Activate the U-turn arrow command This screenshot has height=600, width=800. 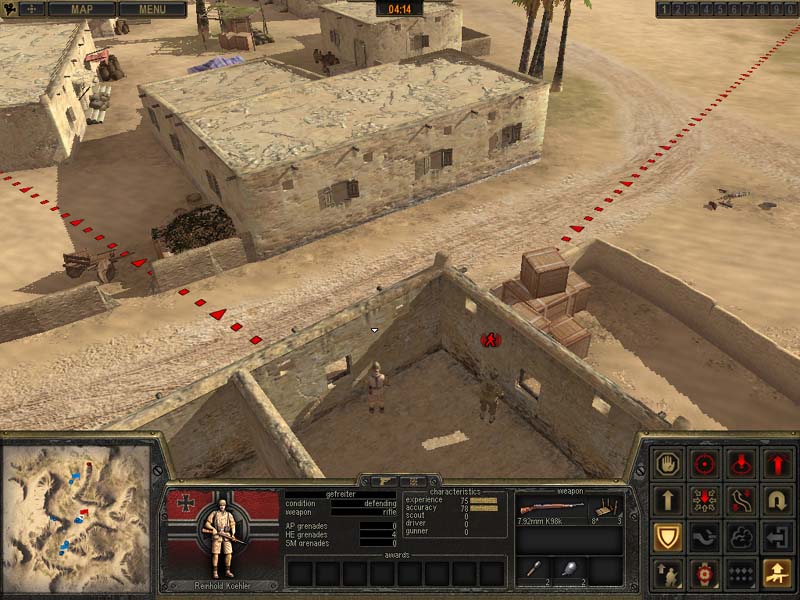click(x=777, y=500)
